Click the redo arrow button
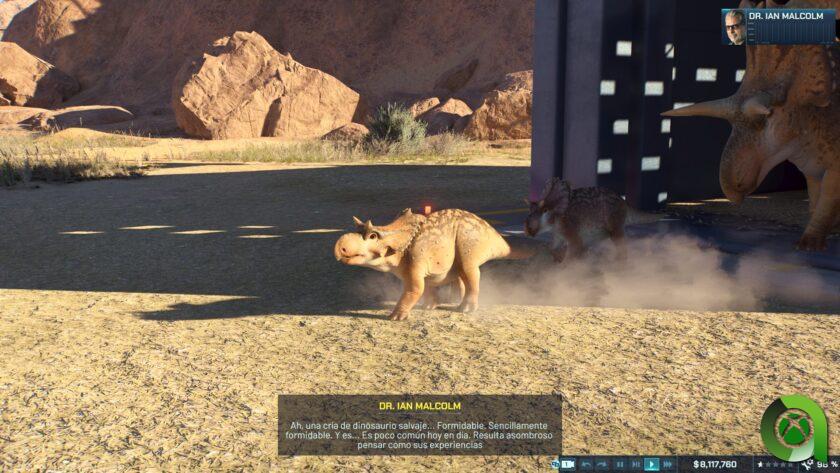This screenshot has height=473, width=840. (x=603, y=464)
